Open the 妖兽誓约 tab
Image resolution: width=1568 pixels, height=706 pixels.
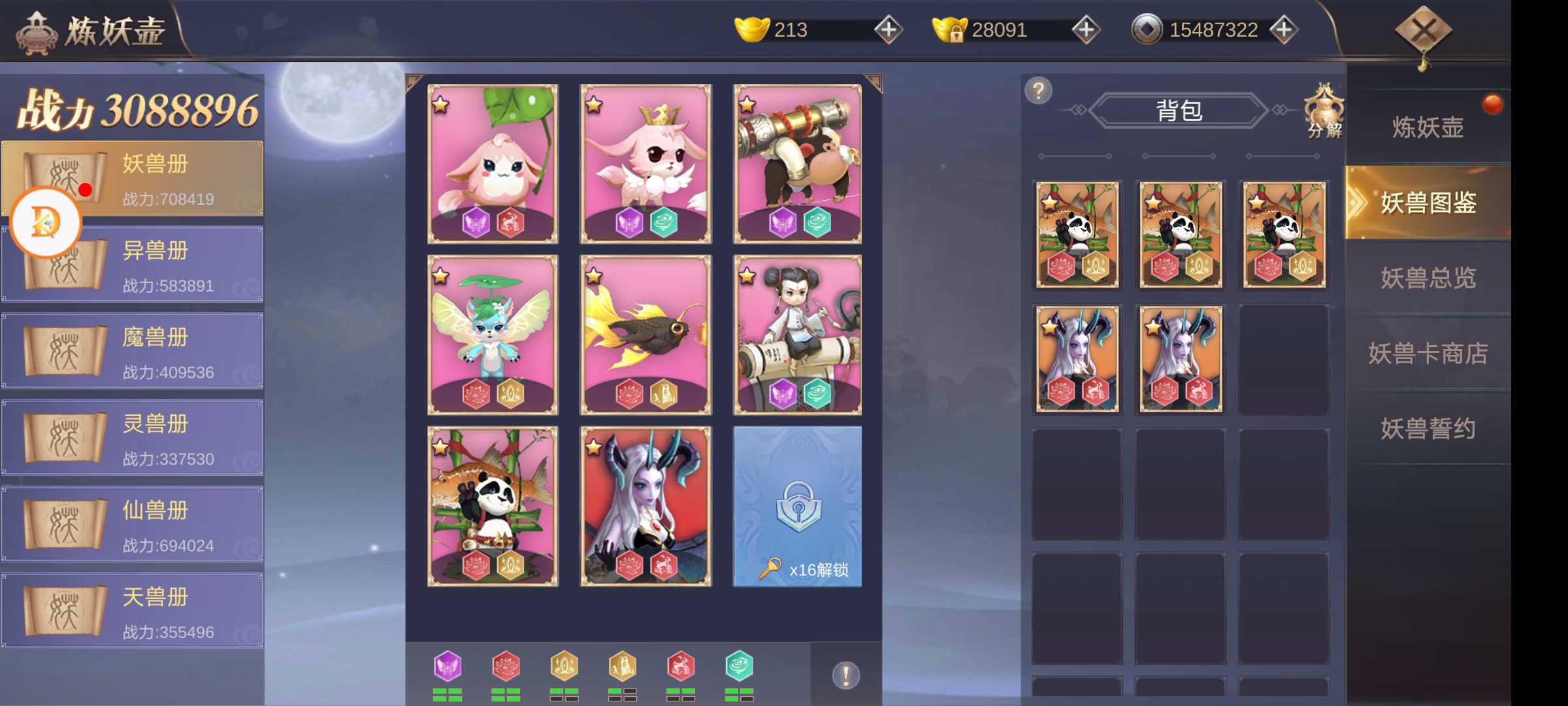(1428, 429)
